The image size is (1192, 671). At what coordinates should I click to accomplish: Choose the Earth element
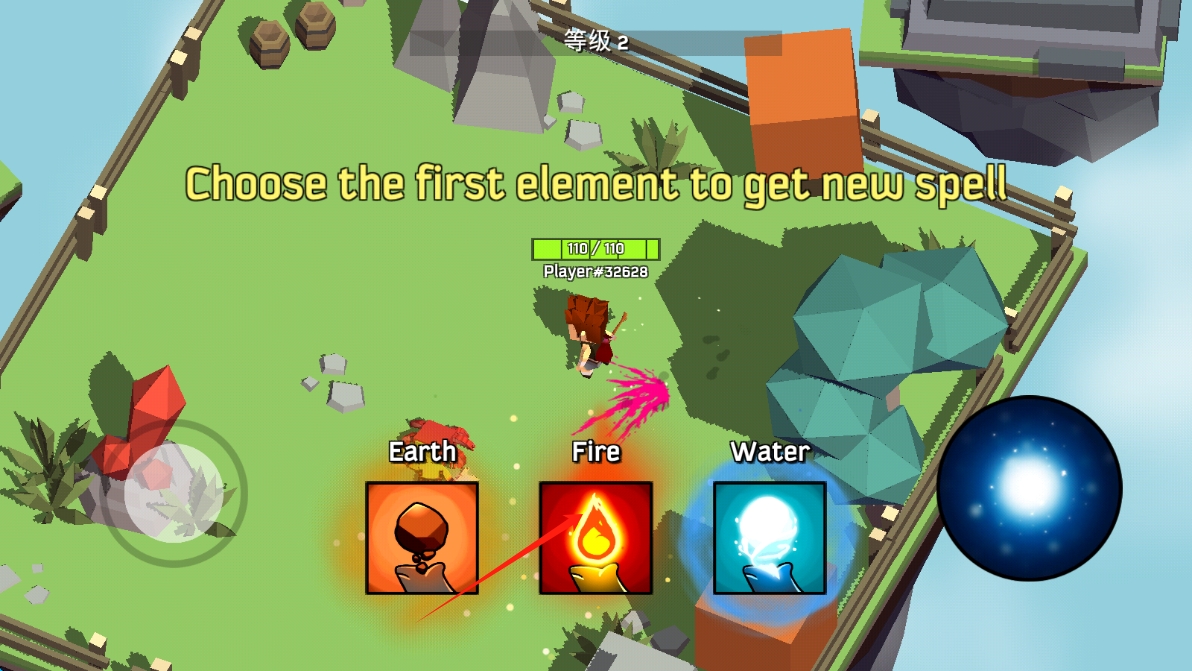point(421,537)
